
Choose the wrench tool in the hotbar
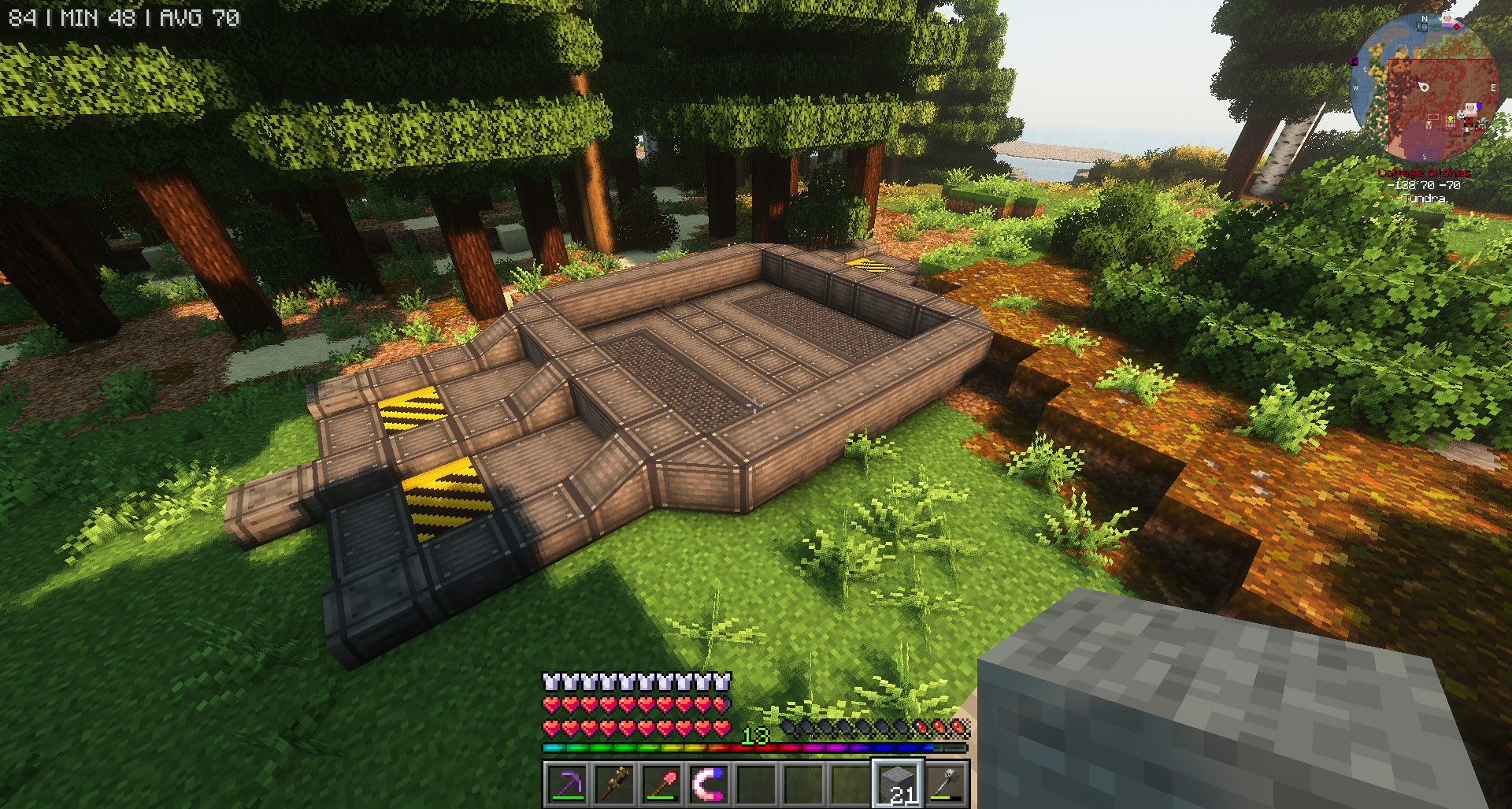pyautogui.click(x=614, y=785)
